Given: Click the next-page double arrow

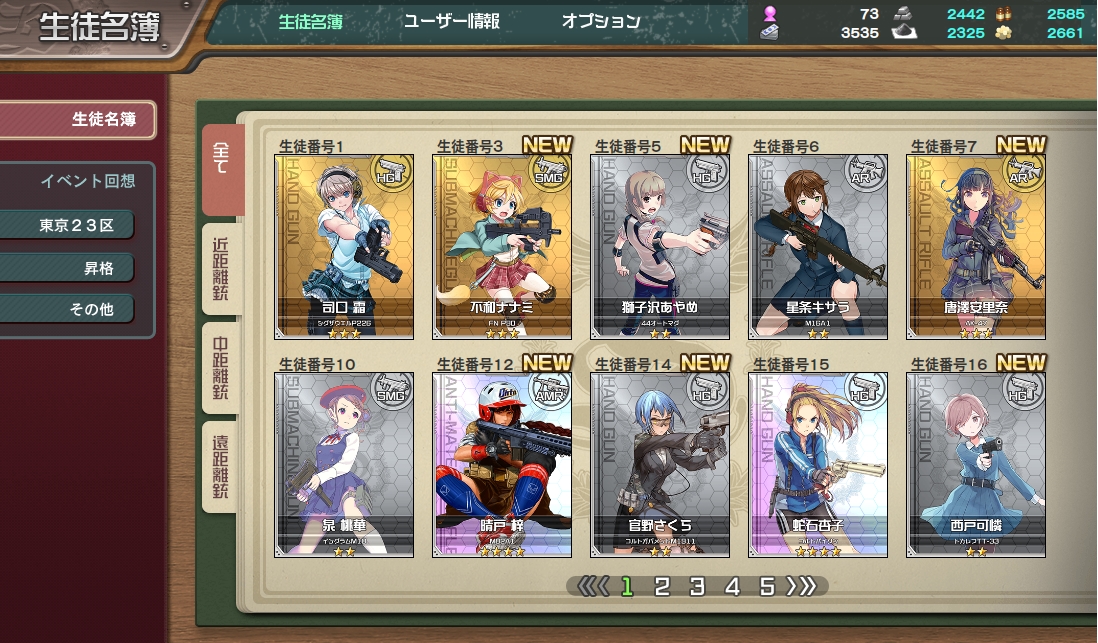Looking at the screenshot, I should [802, 587].
